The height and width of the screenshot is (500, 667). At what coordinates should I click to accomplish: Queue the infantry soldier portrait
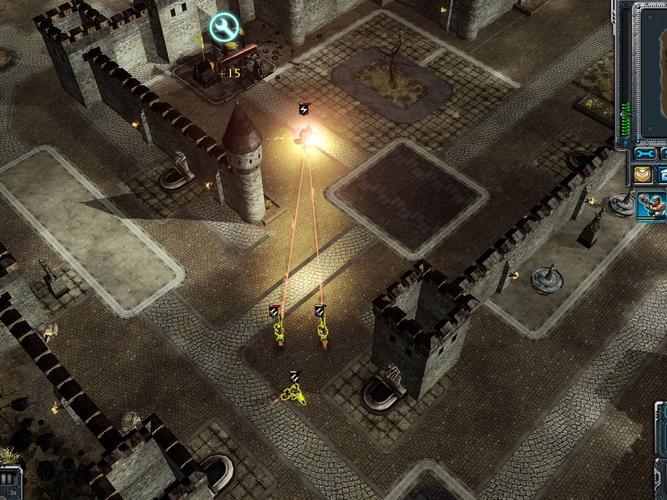click(x=652, y=206)
